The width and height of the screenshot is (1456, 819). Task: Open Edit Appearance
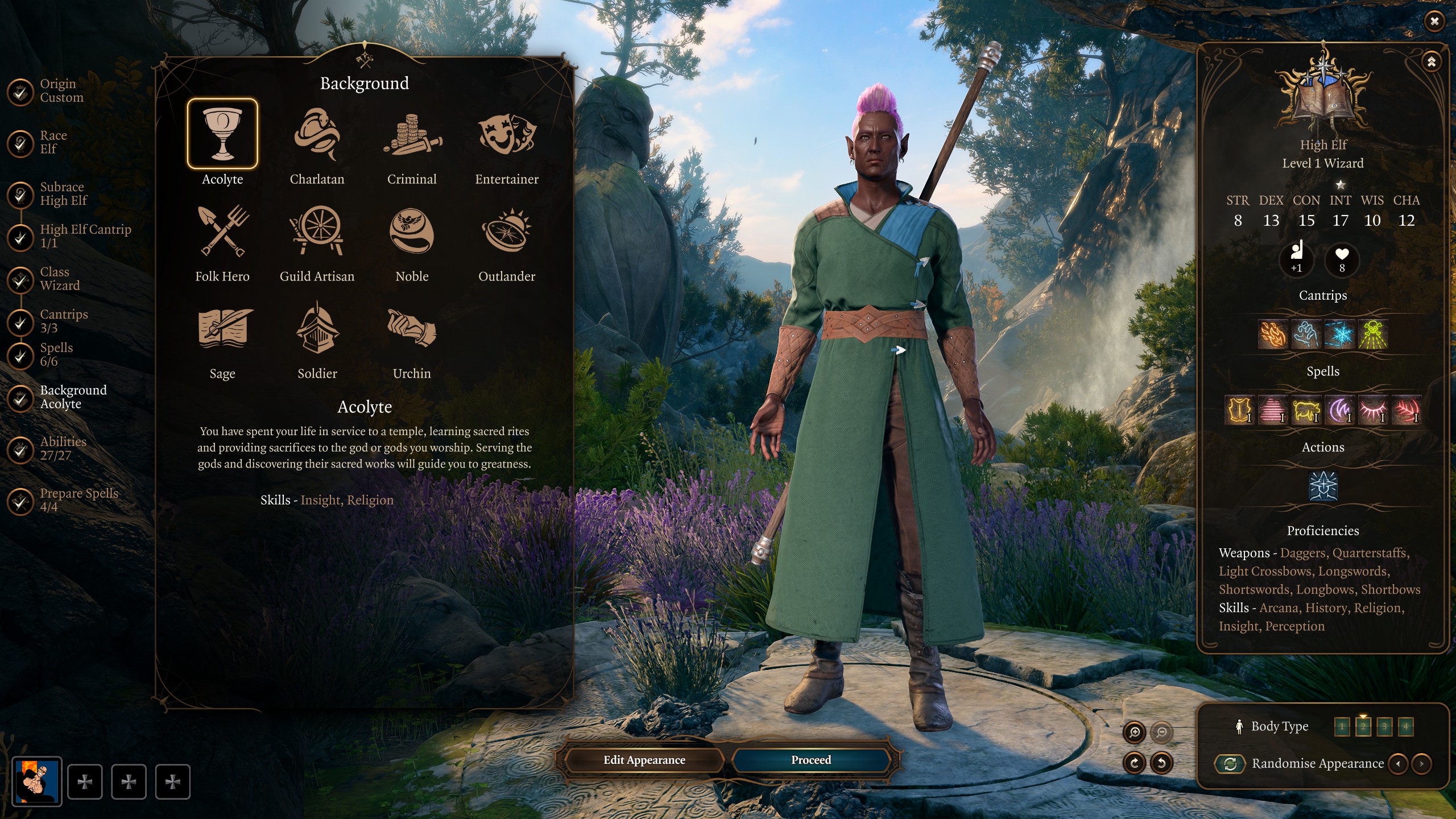click(x=644, y=760)
